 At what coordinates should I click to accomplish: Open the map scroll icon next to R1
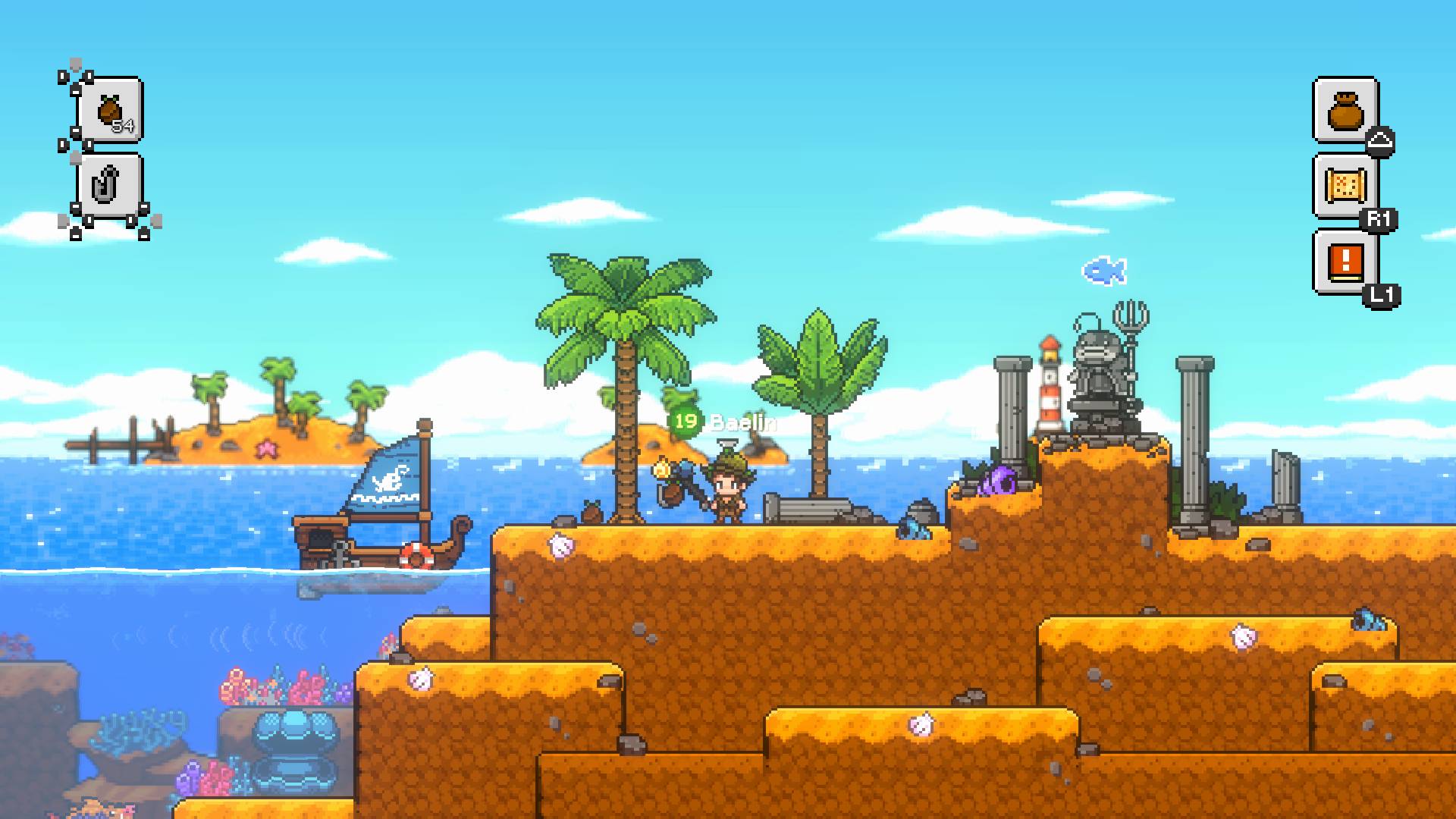1345,186
